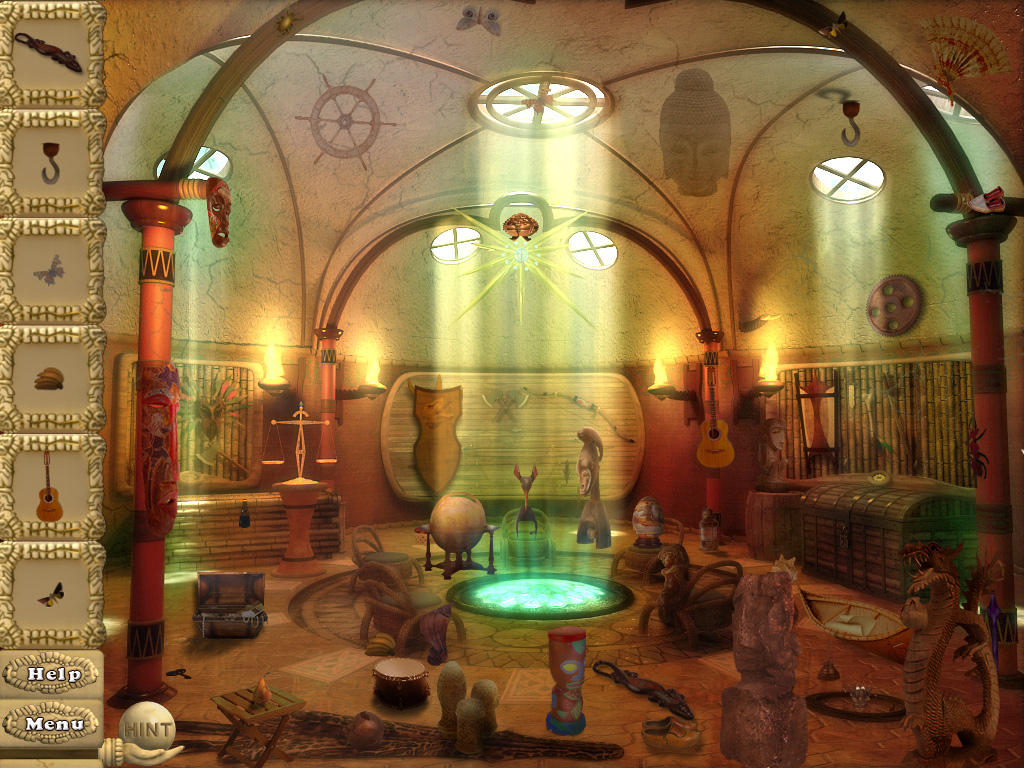Use the Hint orb
This screenshot has width=1024, height=768.
[x=146, y=729]
